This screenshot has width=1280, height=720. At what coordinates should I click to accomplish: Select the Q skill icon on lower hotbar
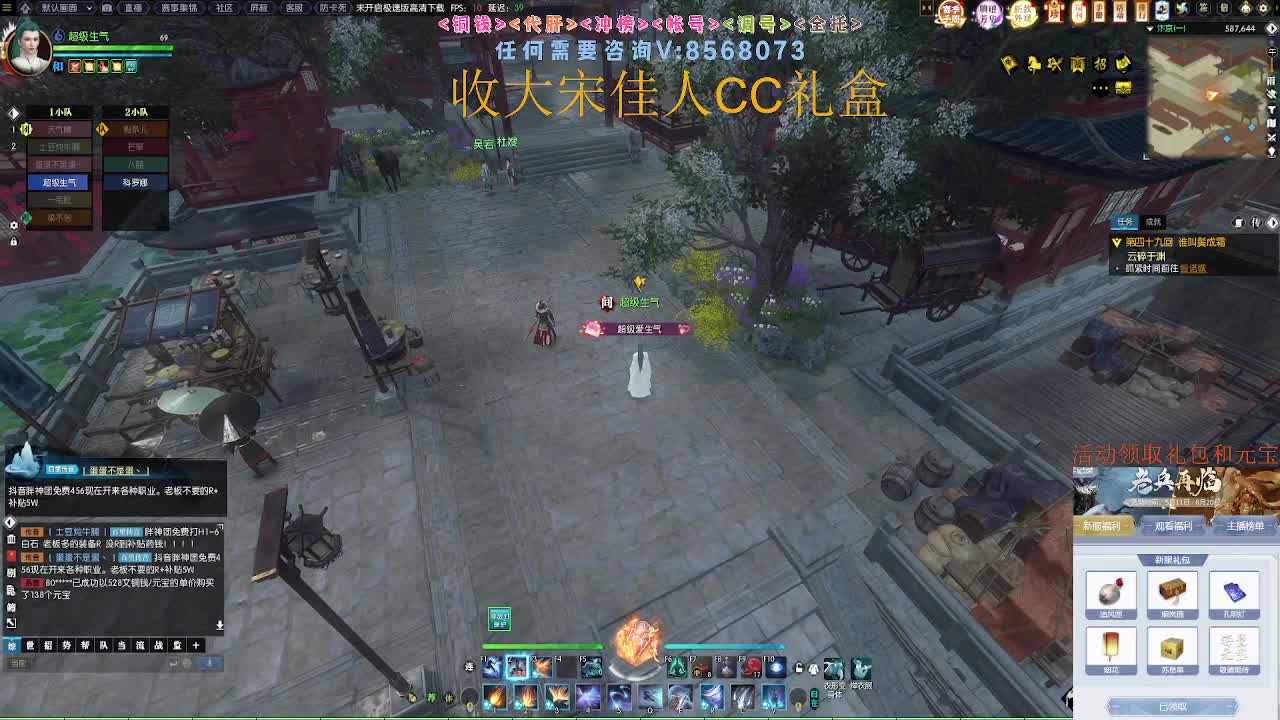tap(649, 697)
